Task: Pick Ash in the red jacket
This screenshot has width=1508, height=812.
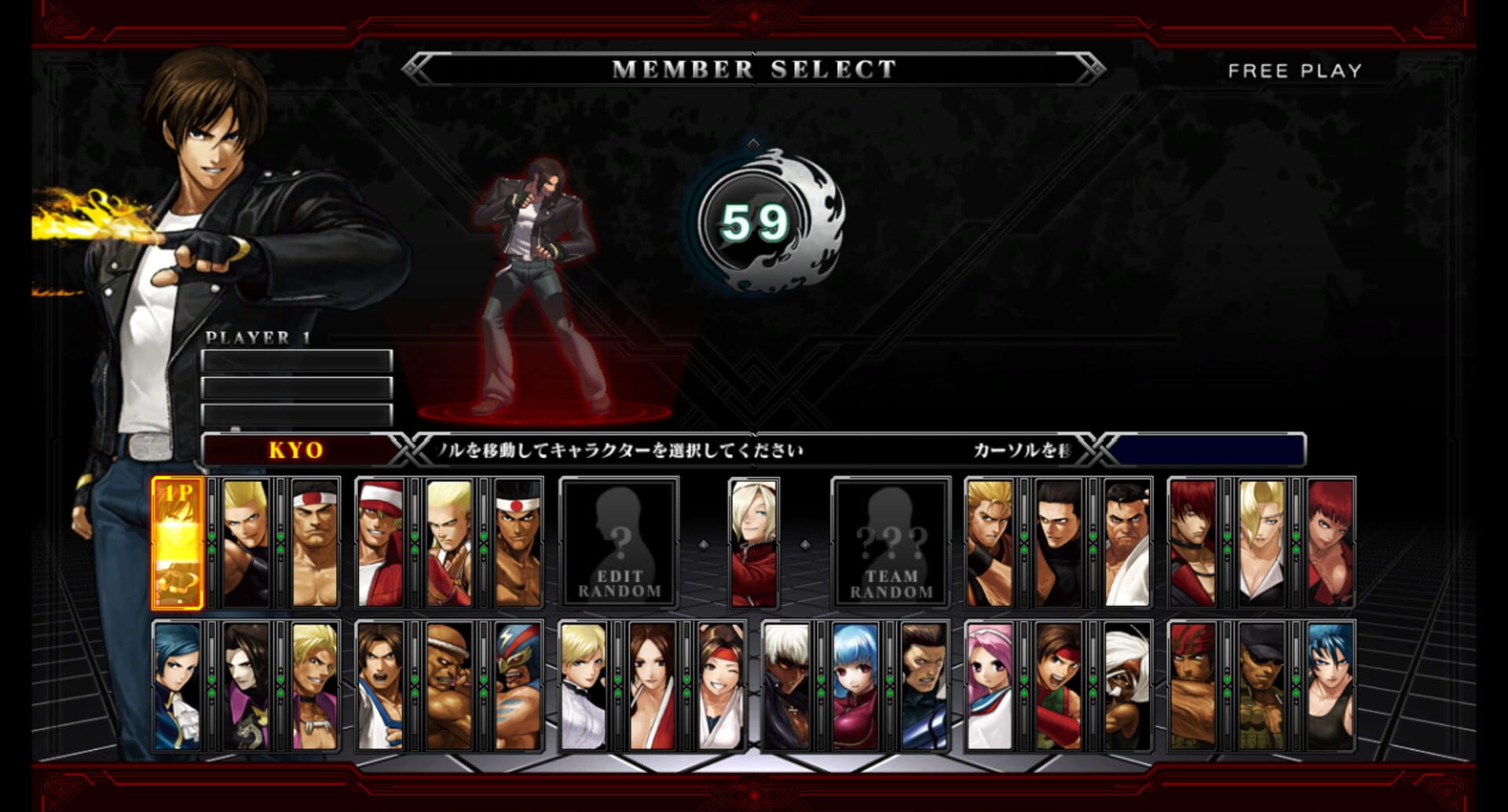Action: tap(754, 543)
